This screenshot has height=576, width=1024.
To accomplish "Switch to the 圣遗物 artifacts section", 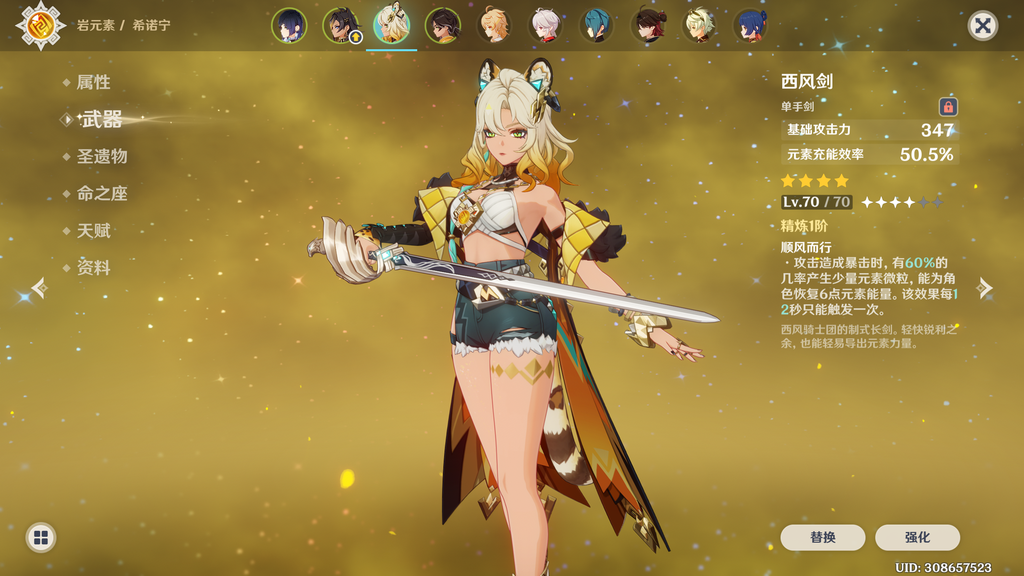I will (101, 157).
